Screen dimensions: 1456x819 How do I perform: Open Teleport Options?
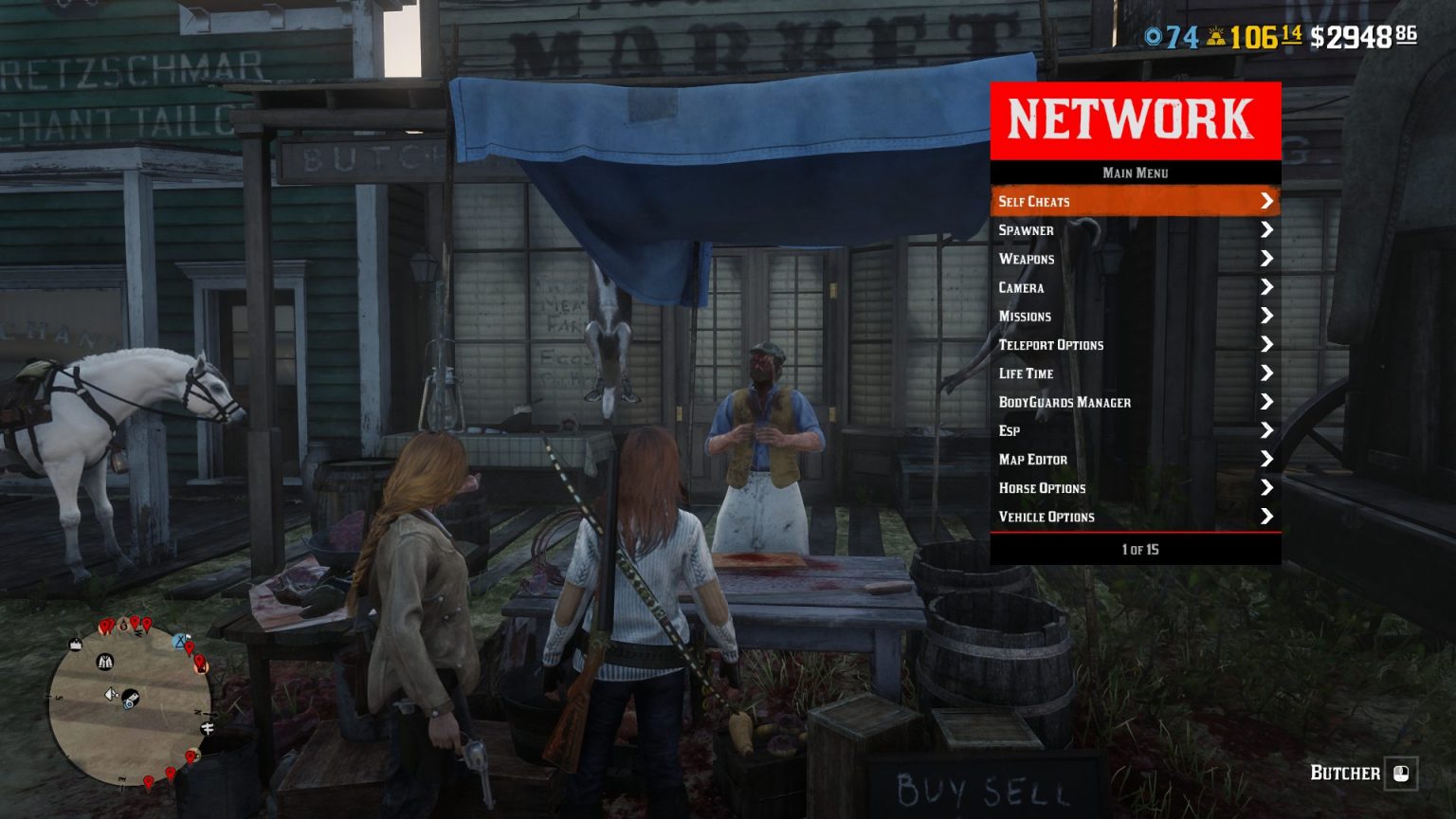coord(1049,345)
